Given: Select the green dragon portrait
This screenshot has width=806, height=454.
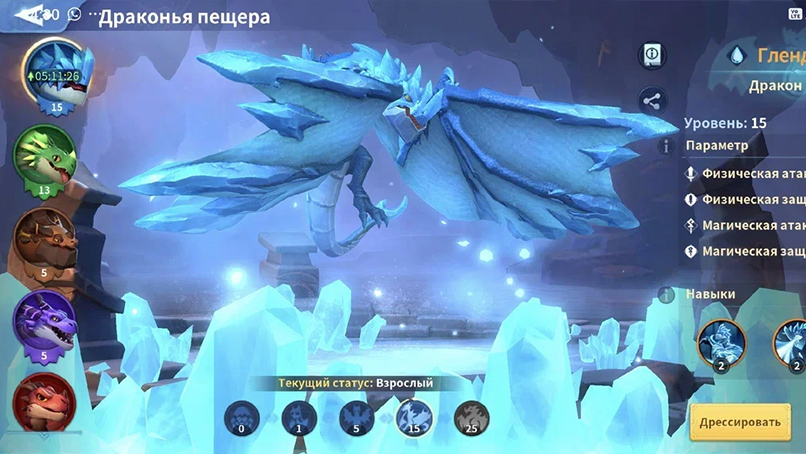Looking at the screenshot, I should pos(44,157).
